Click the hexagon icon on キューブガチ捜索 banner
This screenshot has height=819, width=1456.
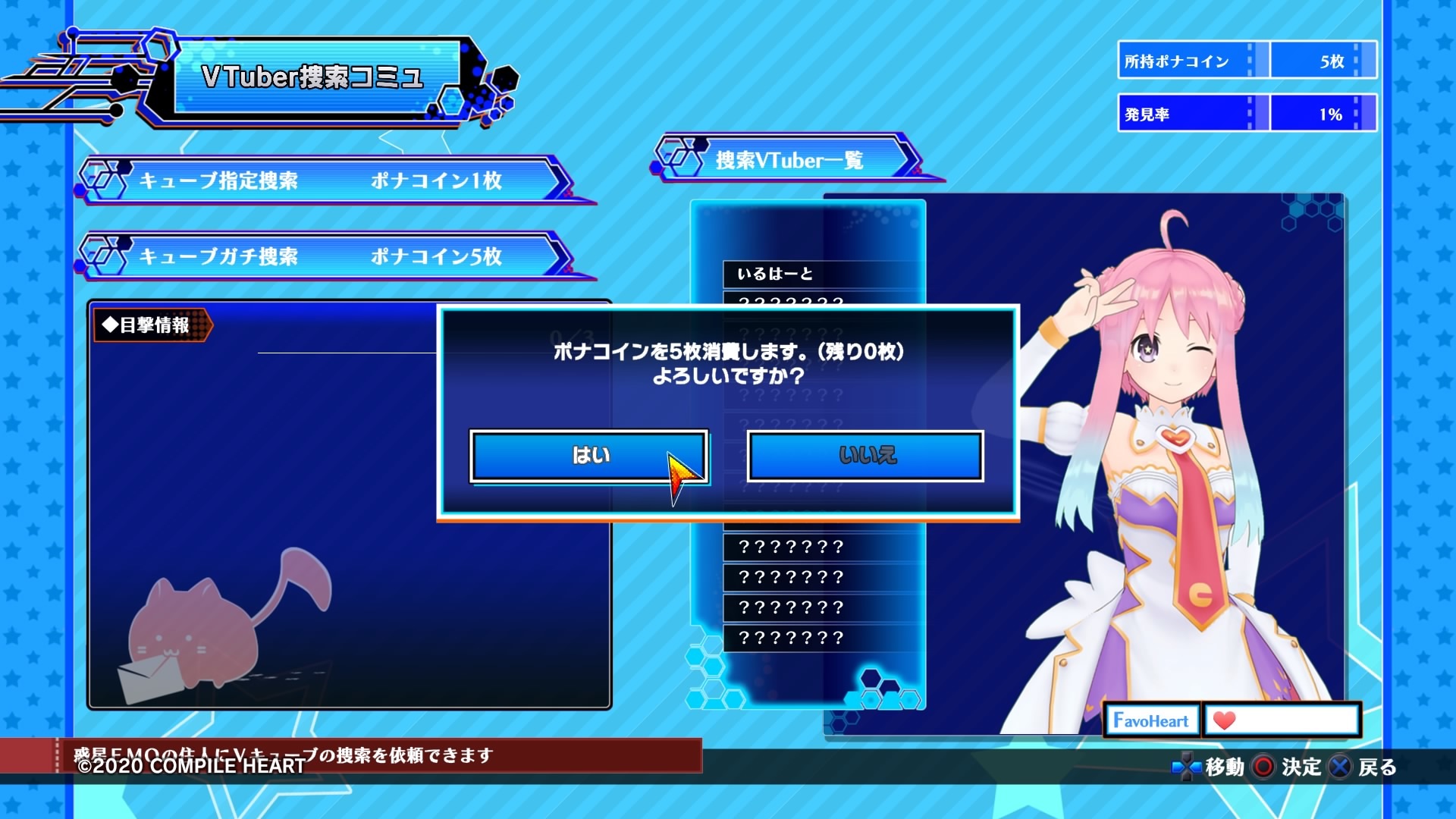click(104, 256)
